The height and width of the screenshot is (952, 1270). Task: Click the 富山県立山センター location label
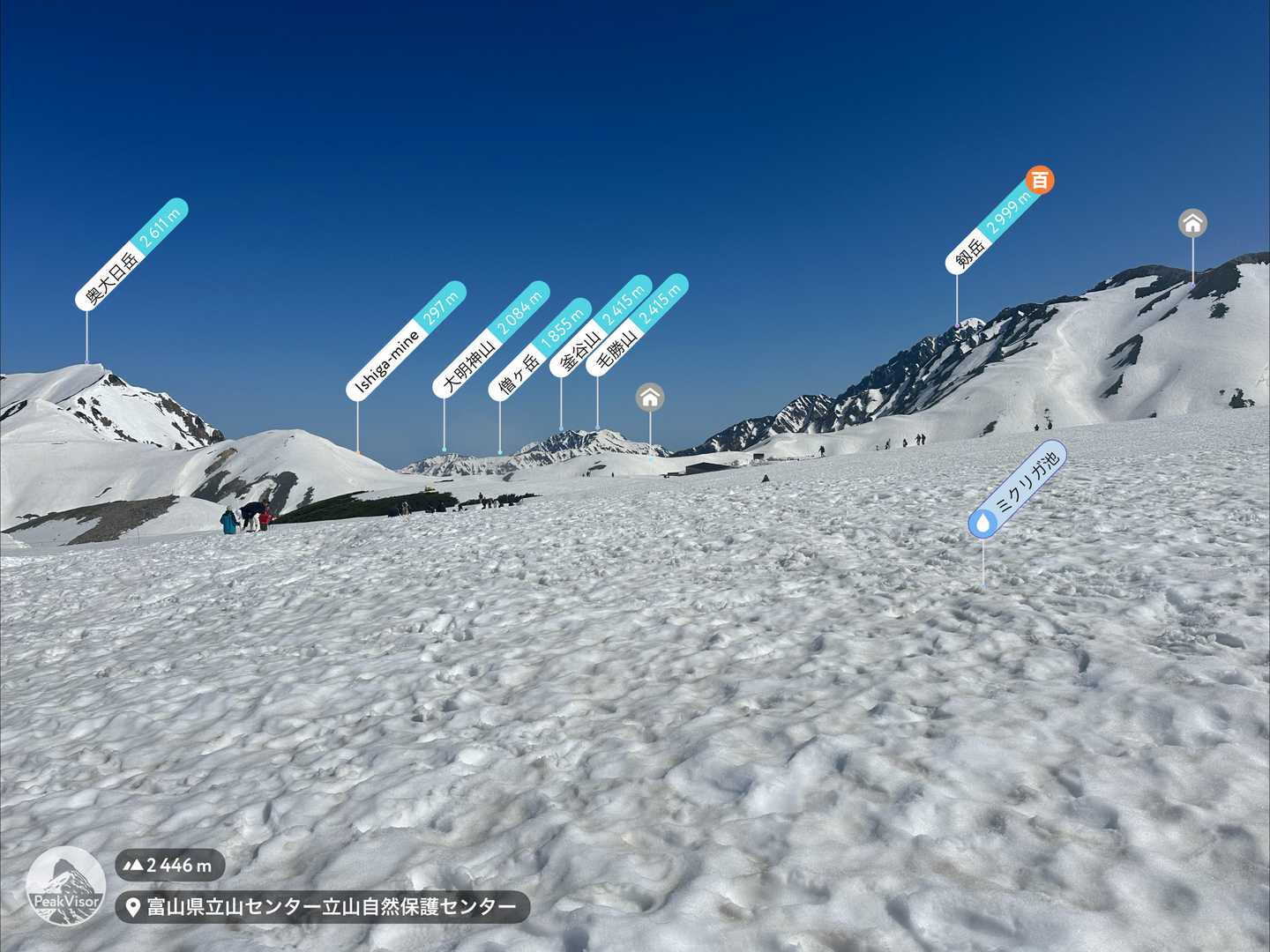coord(323,907)
